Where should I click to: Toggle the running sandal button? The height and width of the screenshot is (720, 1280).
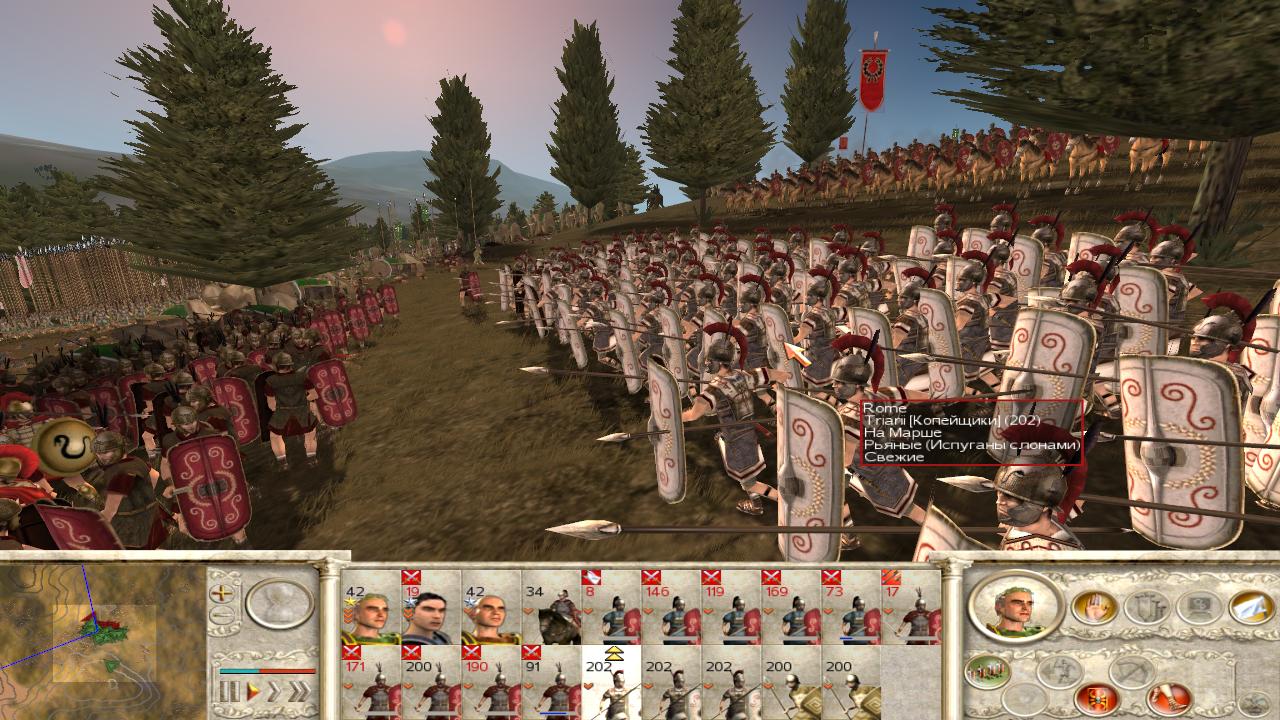click(1167, 698)
